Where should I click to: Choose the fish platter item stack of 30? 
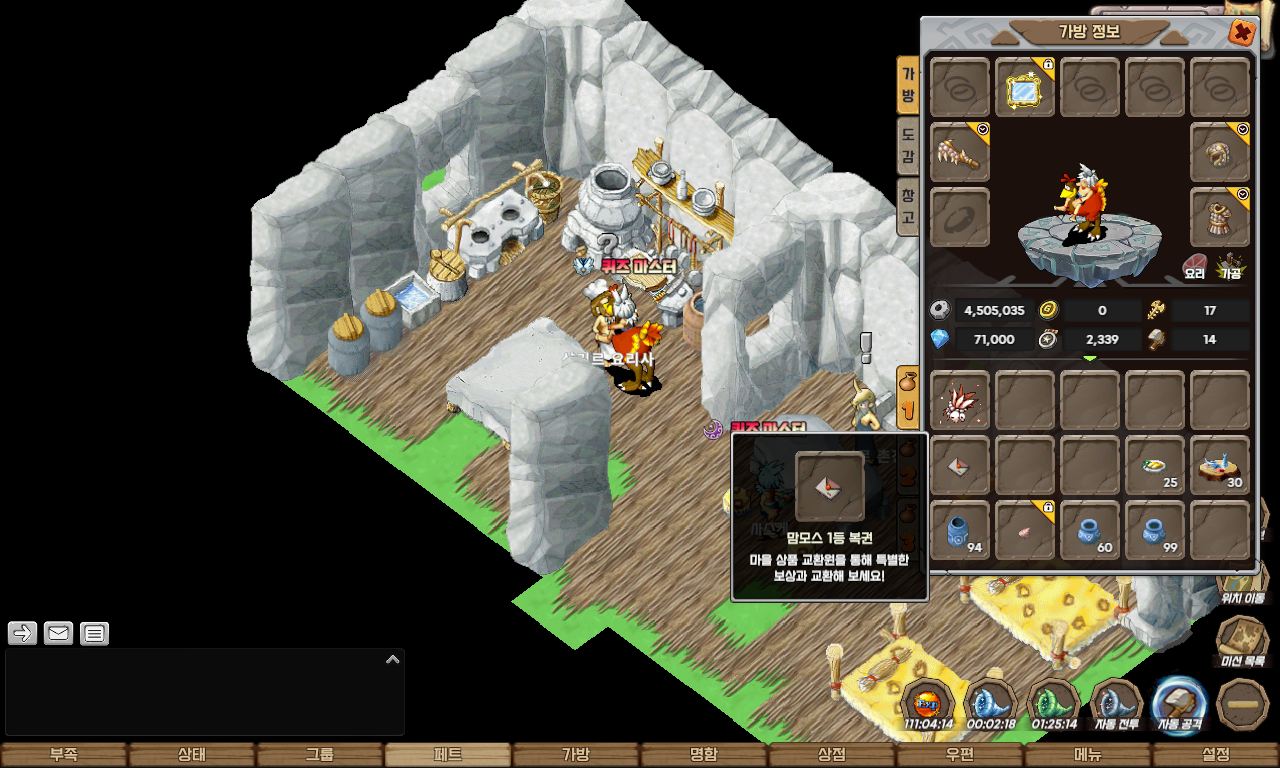tap(1220, 465)
